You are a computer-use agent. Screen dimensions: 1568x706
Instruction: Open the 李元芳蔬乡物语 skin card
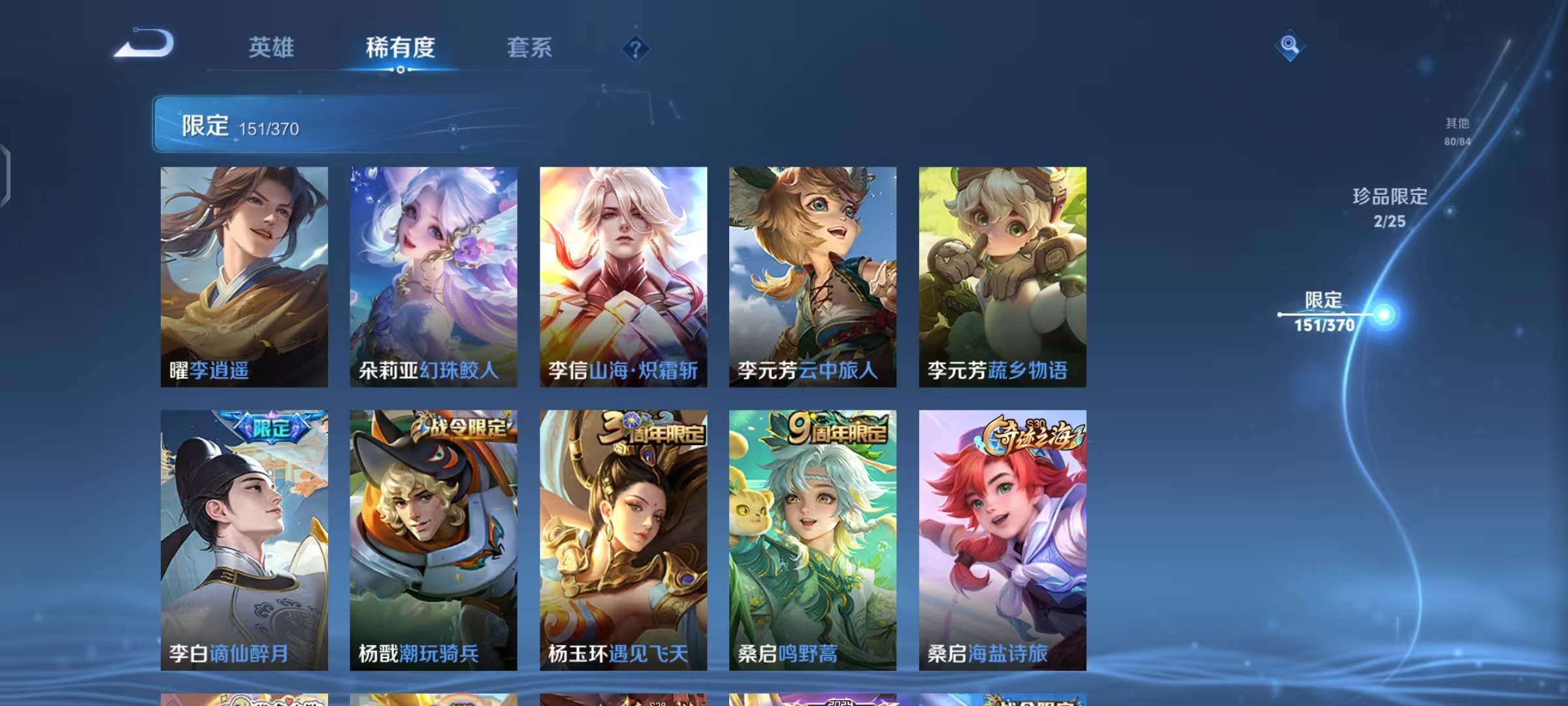coord(998,275)
